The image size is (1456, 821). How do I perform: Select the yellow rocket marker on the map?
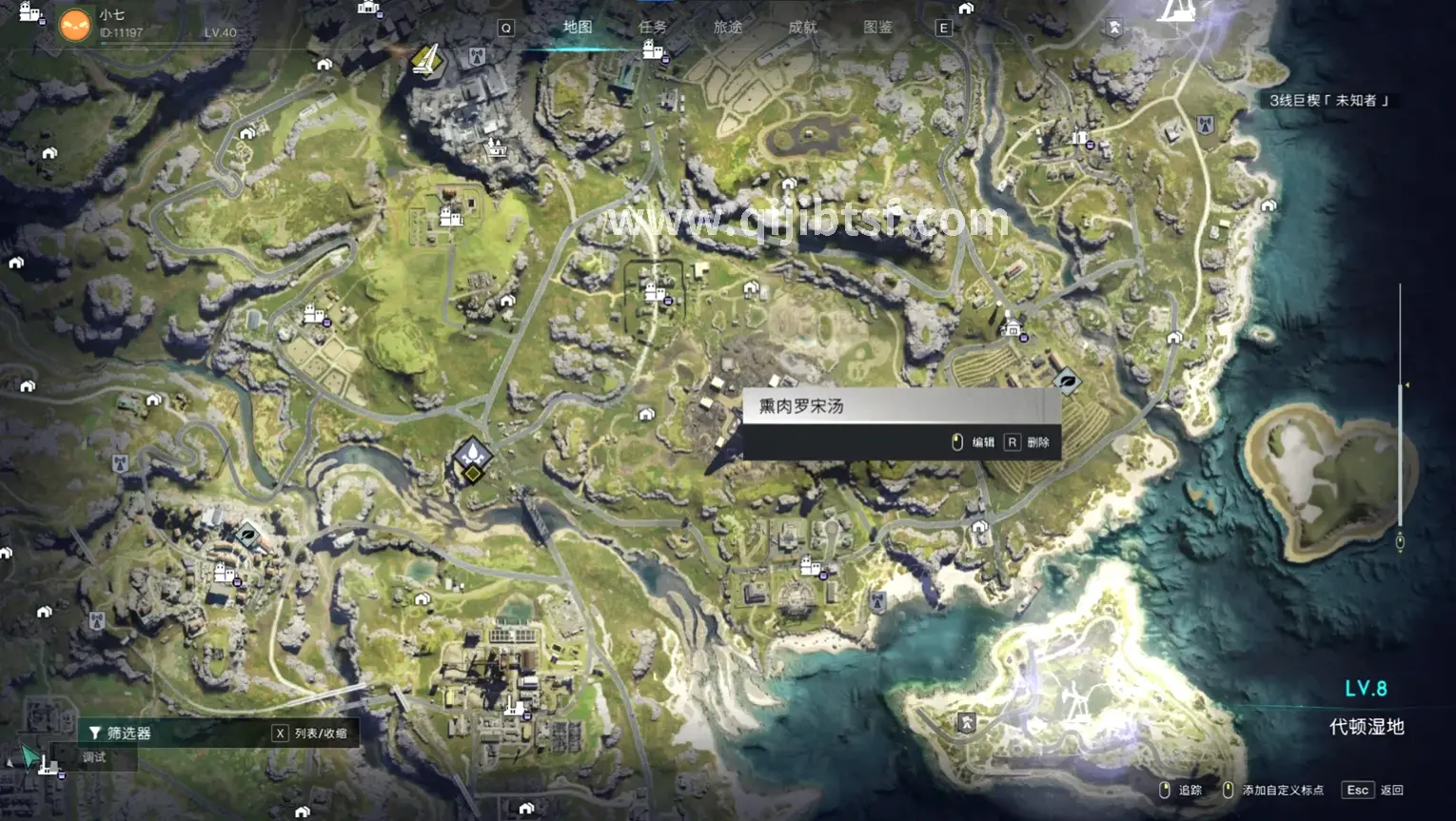click(426, 60)
